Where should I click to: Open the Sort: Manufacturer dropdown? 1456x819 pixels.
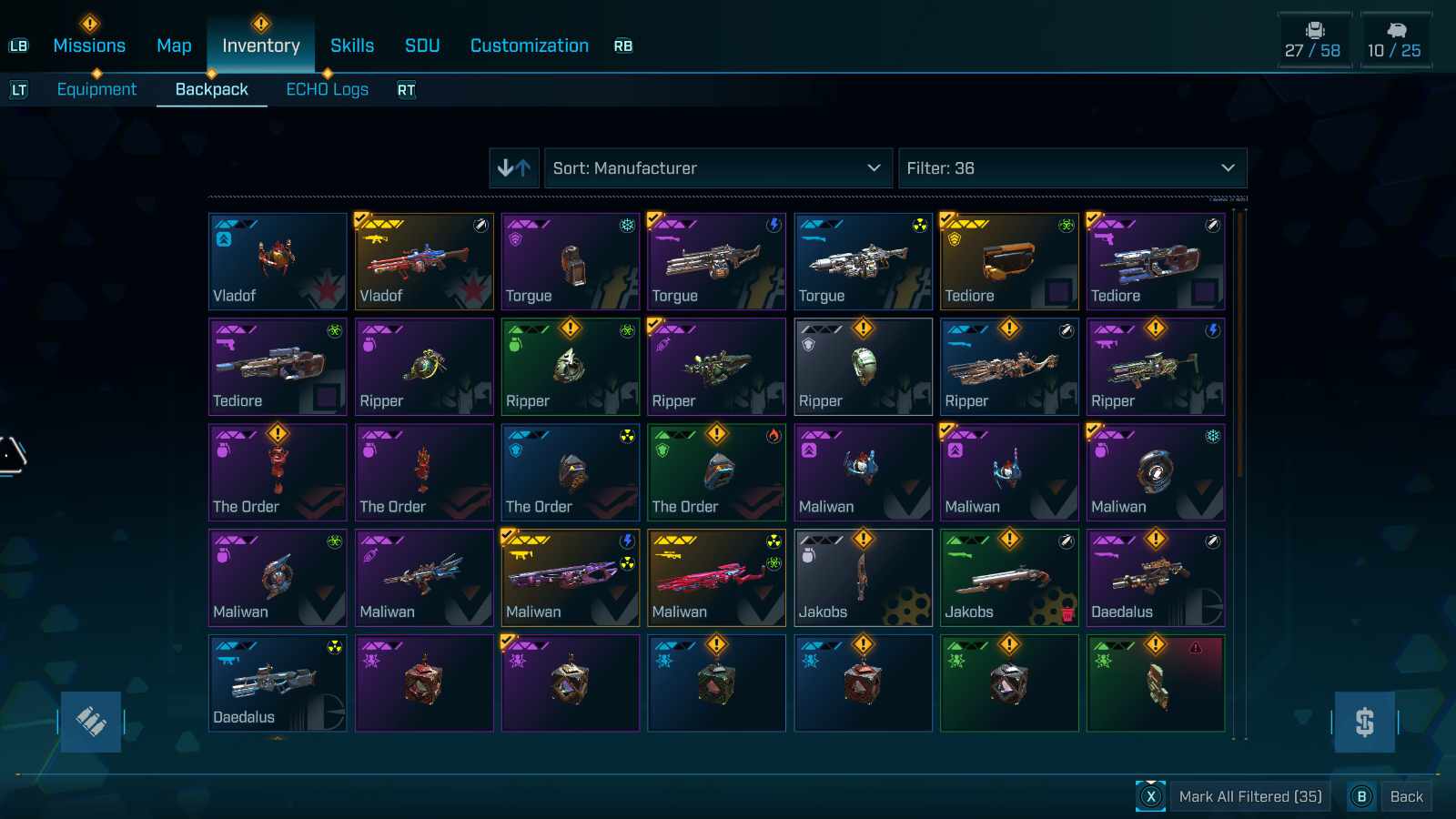click(717, 168)
